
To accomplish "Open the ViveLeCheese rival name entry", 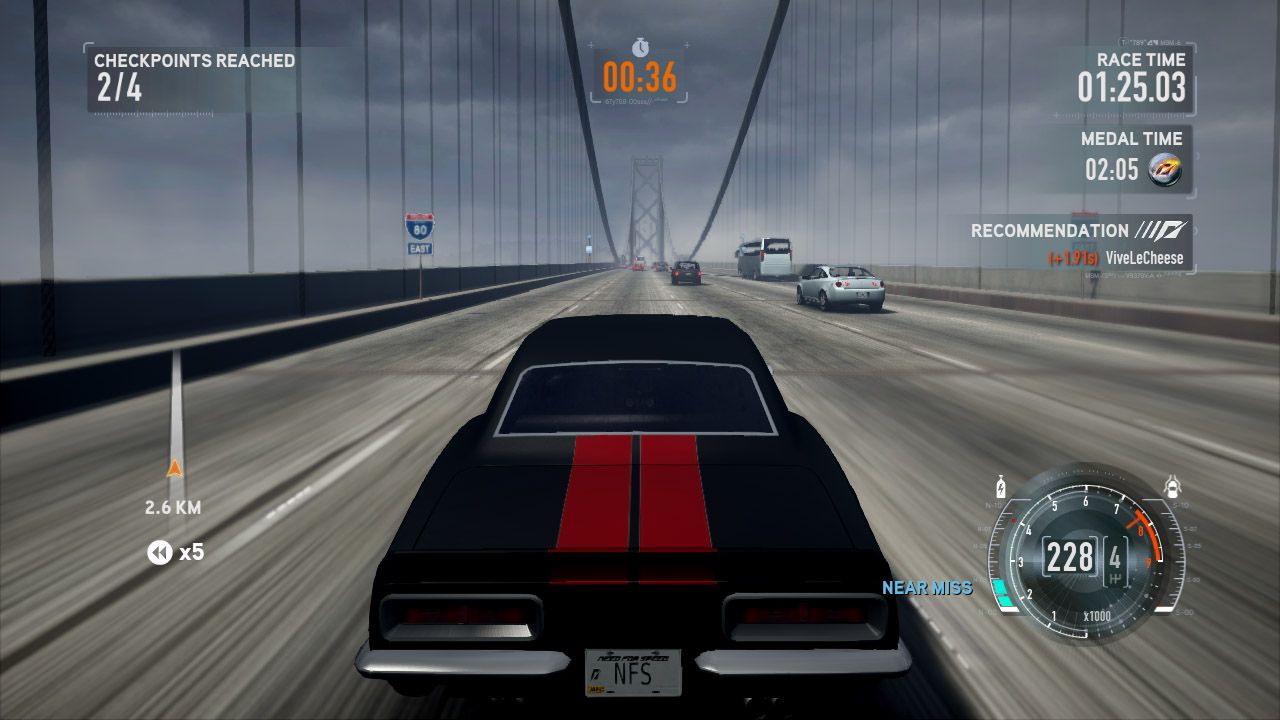I will tap(1146, 258).
